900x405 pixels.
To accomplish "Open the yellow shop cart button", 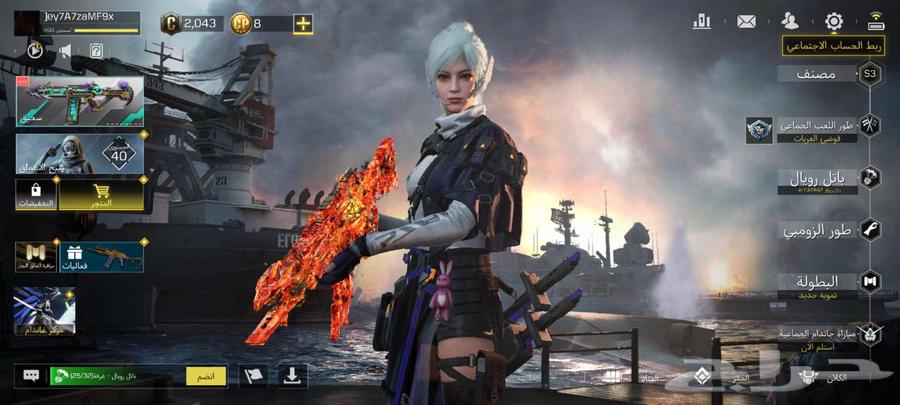I will pos(100,194).
